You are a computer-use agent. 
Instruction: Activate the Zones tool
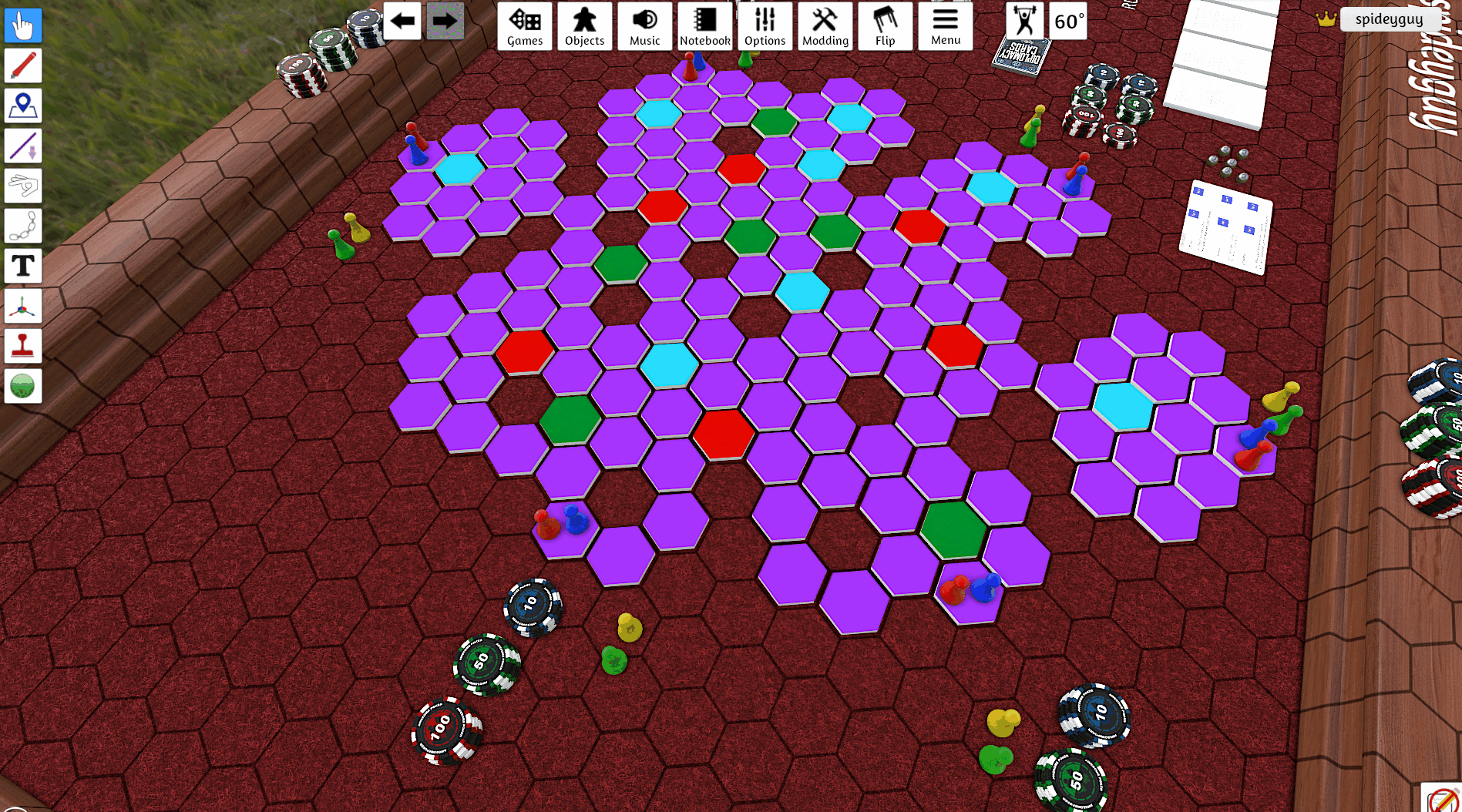point(22,106)
